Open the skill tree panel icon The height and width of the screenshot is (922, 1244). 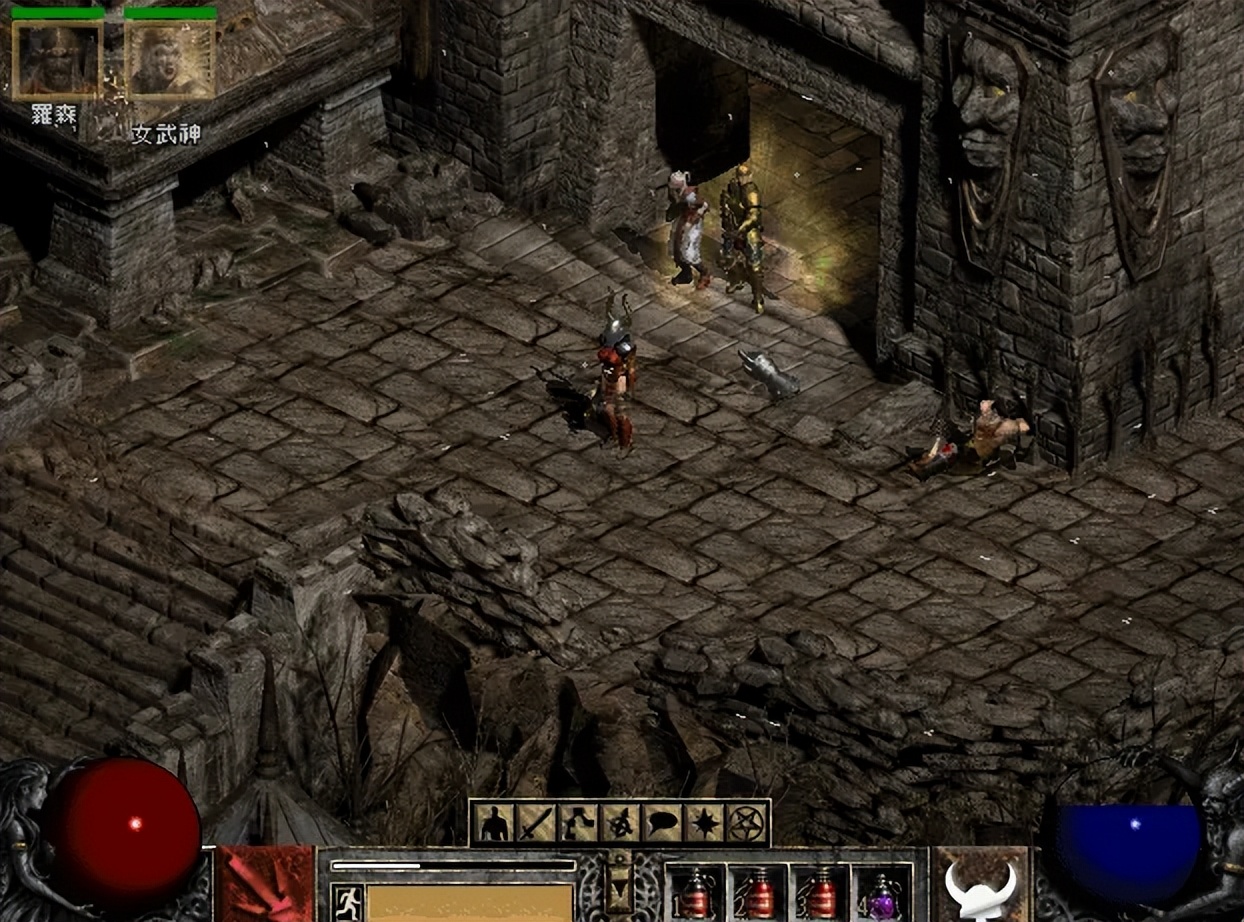[x=578, y=823]
